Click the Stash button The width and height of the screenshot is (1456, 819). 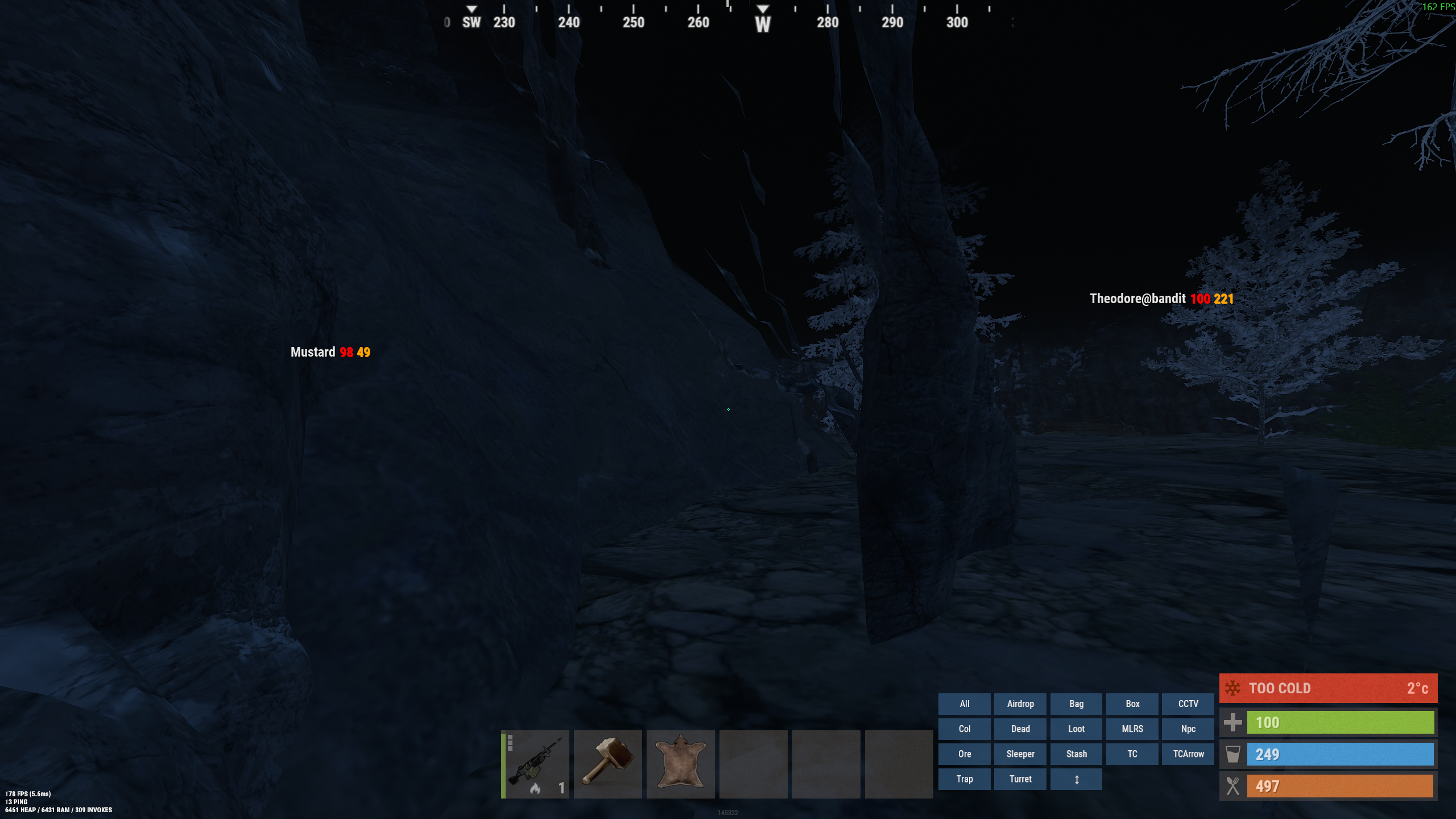[x=1076, y=754]
